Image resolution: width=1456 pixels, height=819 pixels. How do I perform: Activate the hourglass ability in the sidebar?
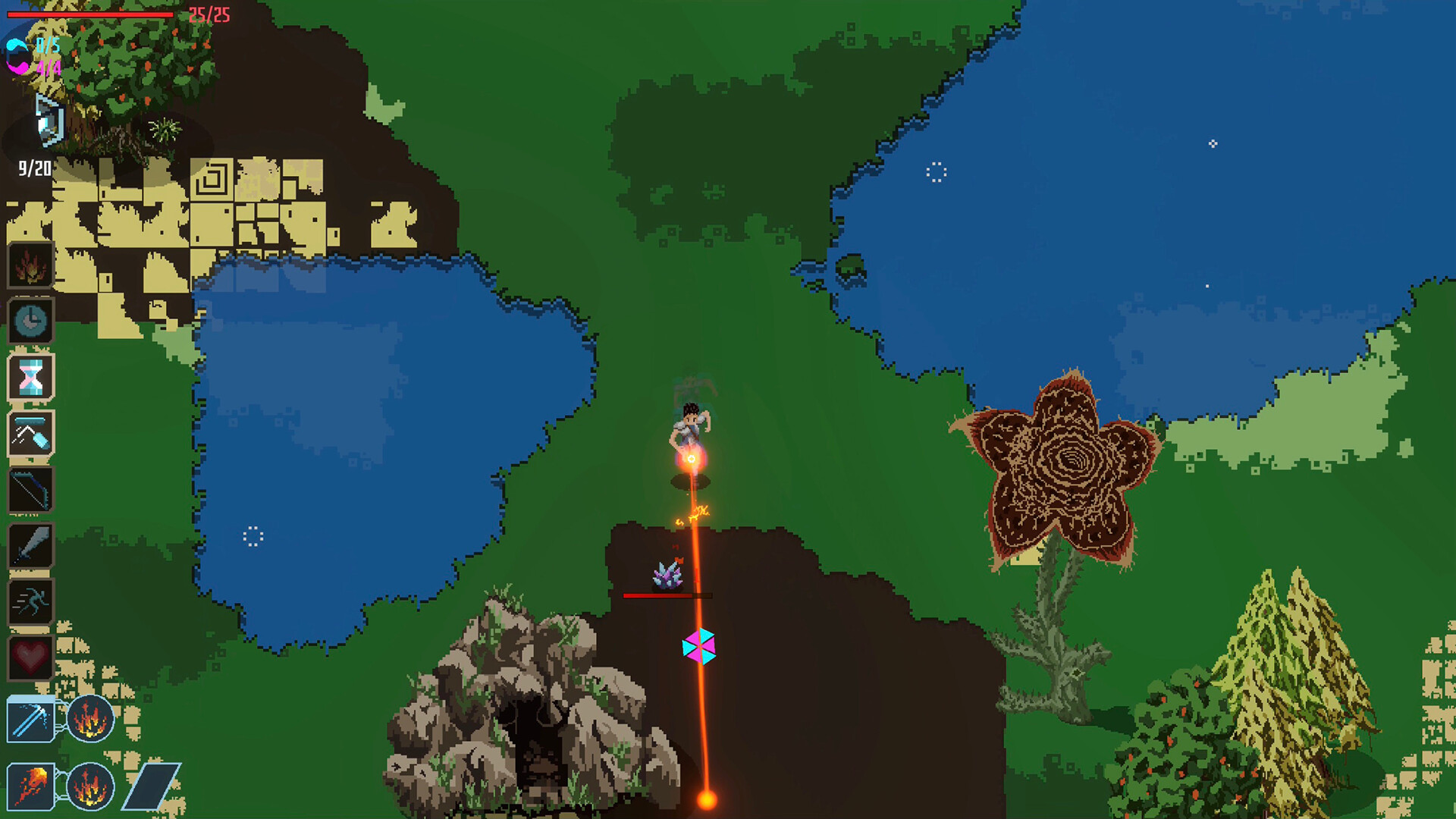tap(32, 378)
